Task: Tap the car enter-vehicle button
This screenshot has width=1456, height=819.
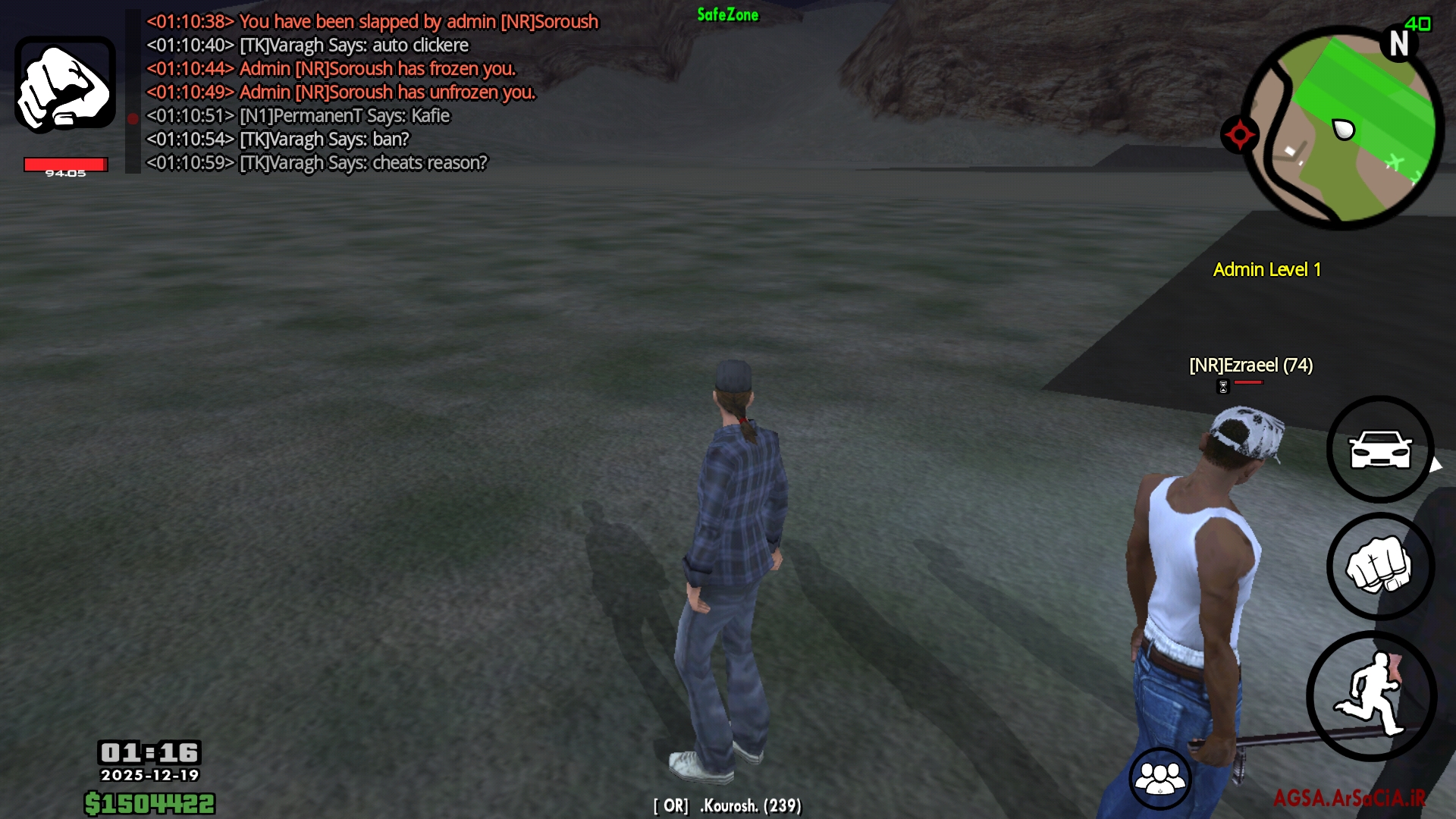Action: pos(1379,449)
